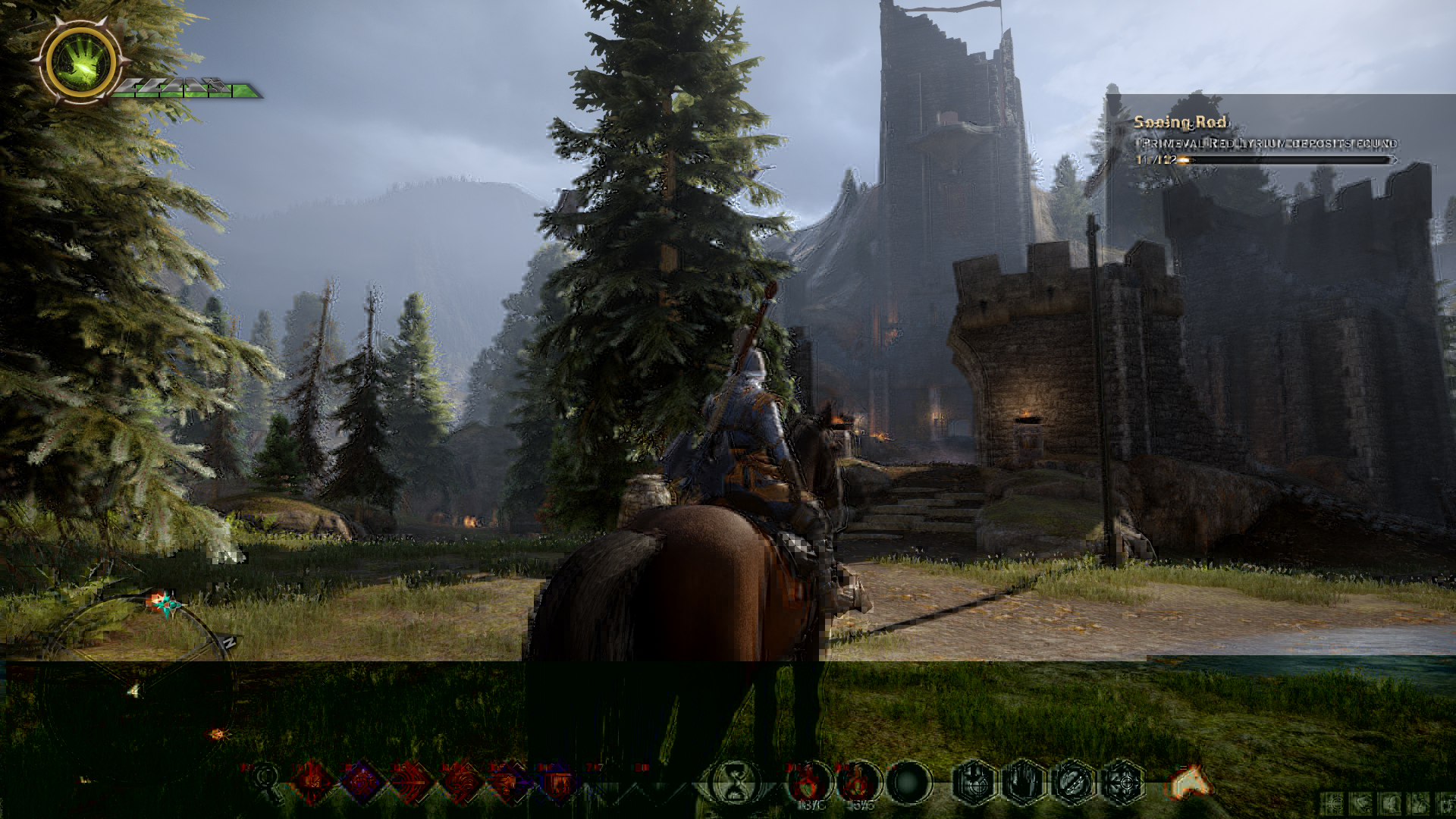The image size is (1456, 819).
Task: Issue the hand-shaped hold command
Action: tap(1024, 783)
